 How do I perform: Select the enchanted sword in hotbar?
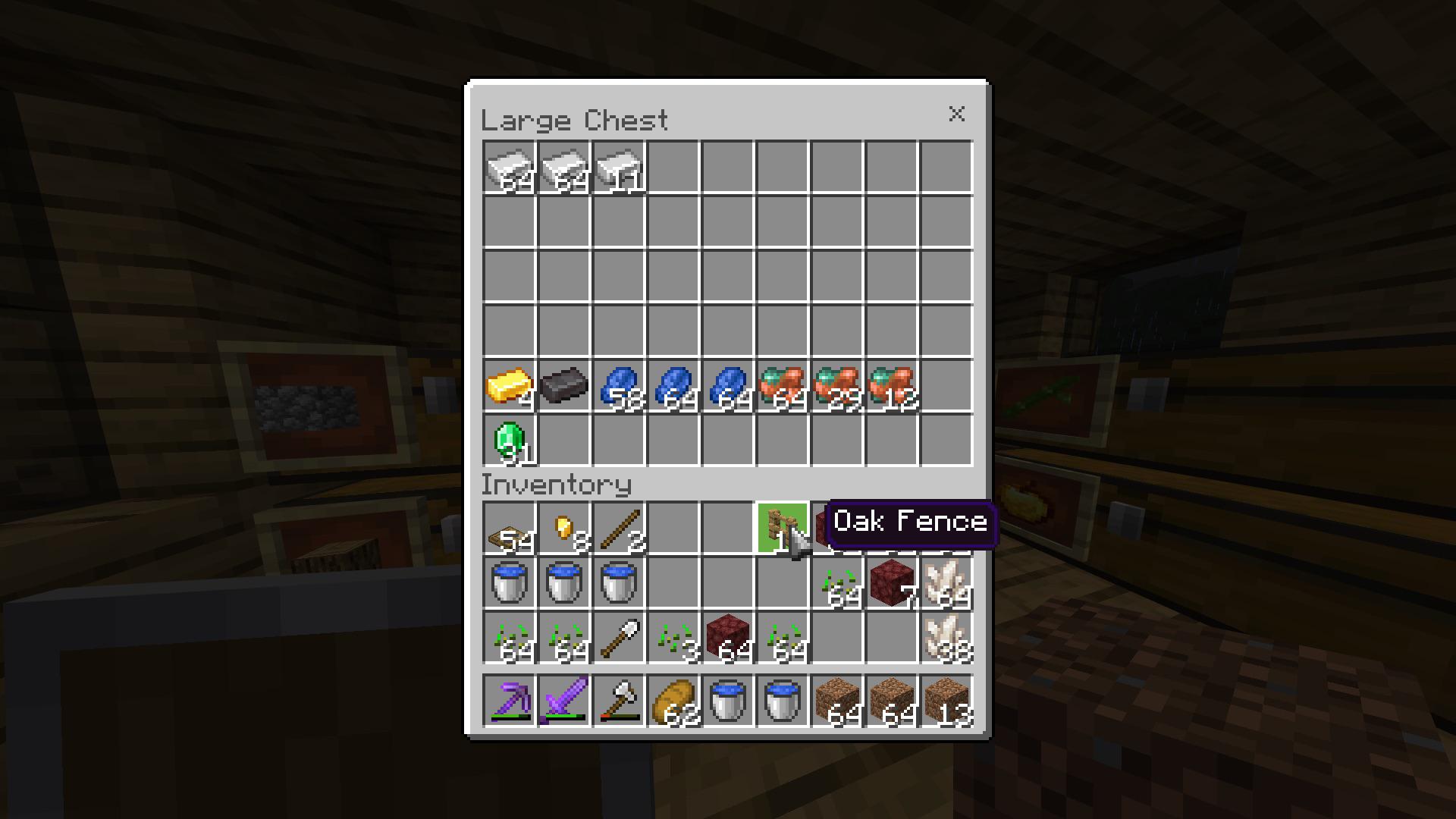tap(564, 701)
